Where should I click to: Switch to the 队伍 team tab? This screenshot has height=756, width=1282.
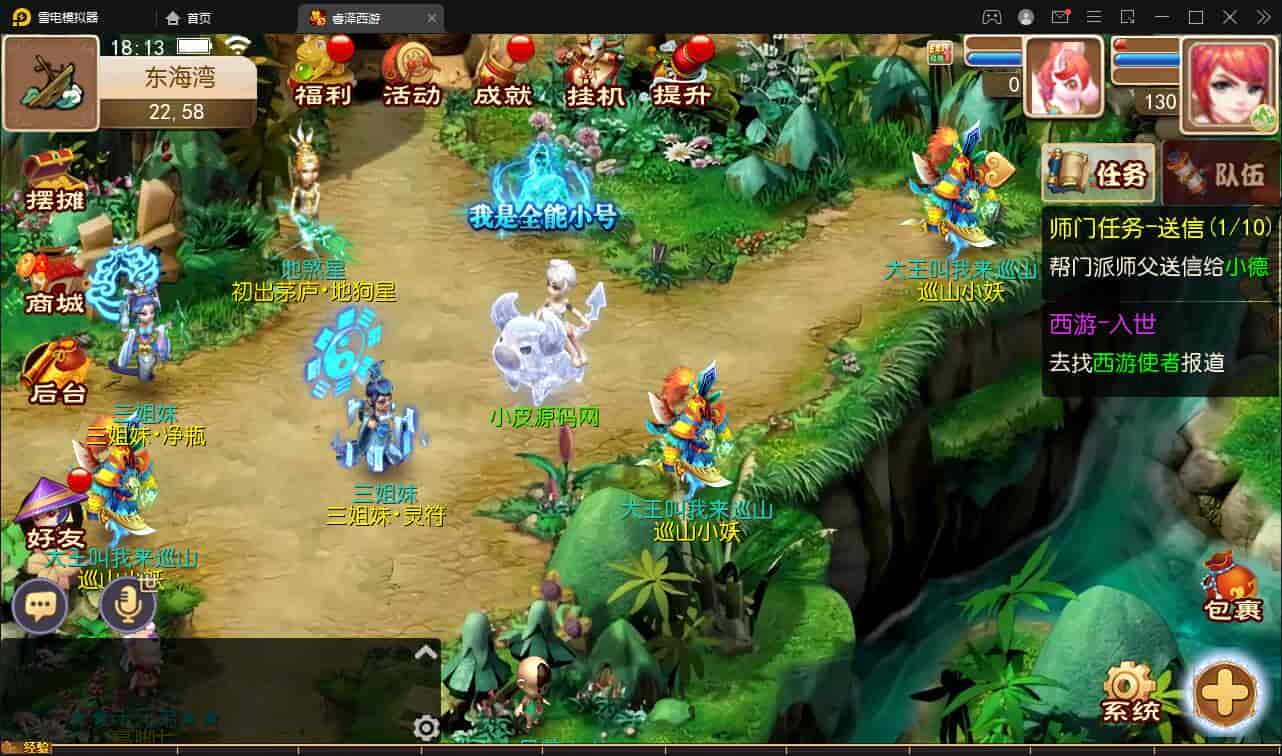1222,174
